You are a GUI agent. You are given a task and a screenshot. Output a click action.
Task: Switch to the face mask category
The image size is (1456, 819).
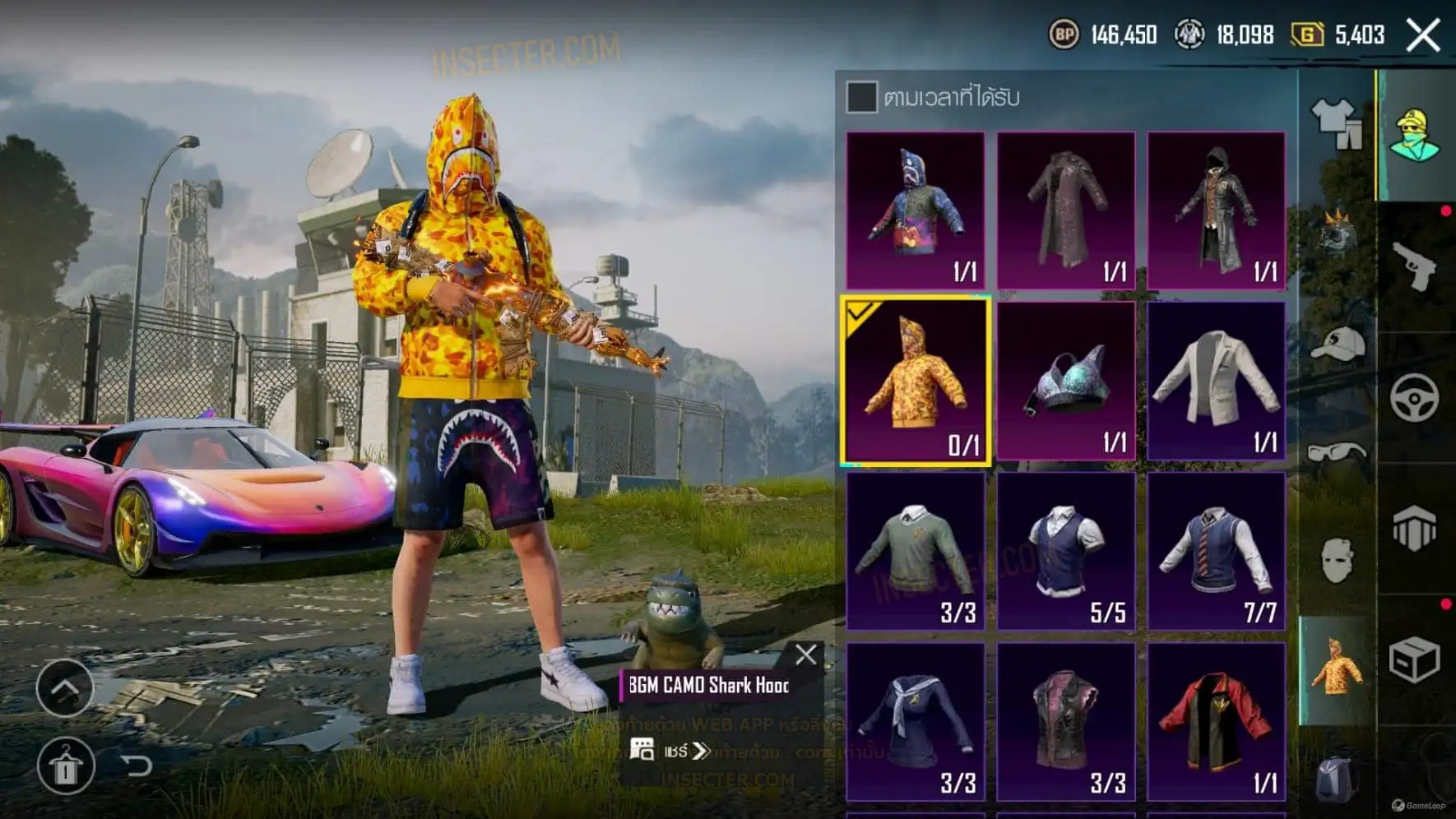(x=1336, y=561)
